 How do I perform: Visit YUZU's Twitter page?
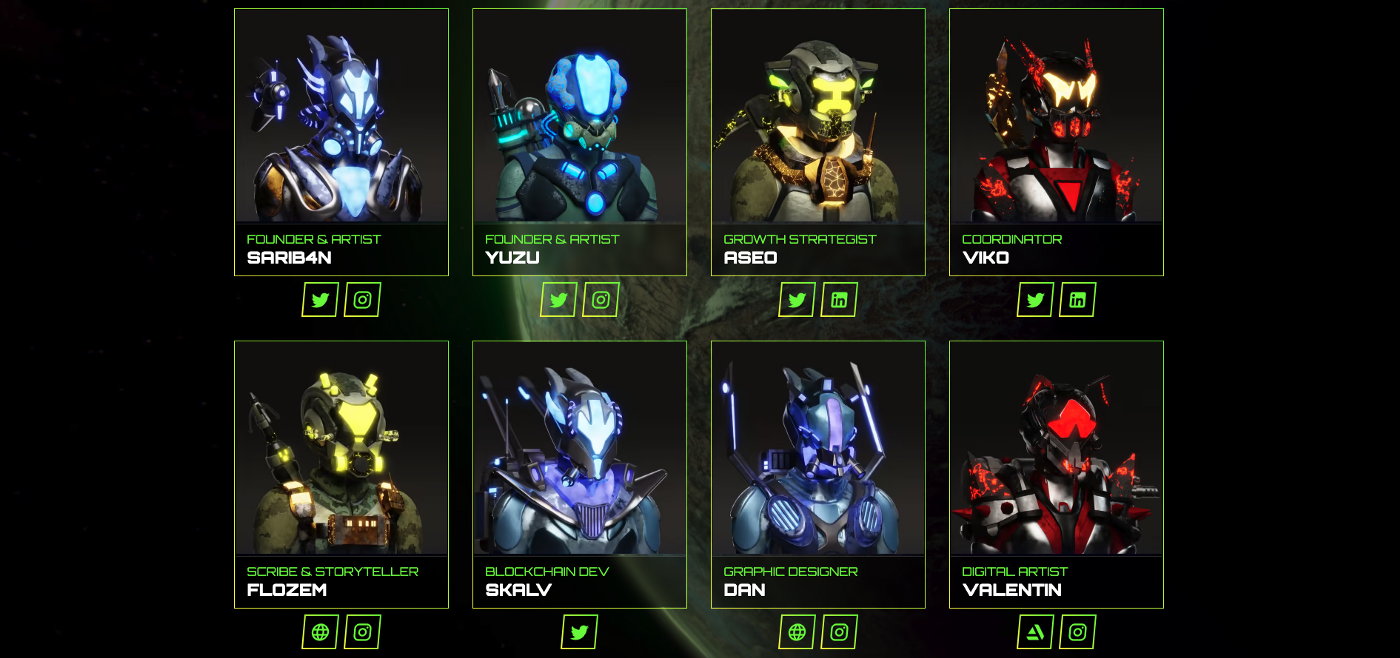point(558,300)
